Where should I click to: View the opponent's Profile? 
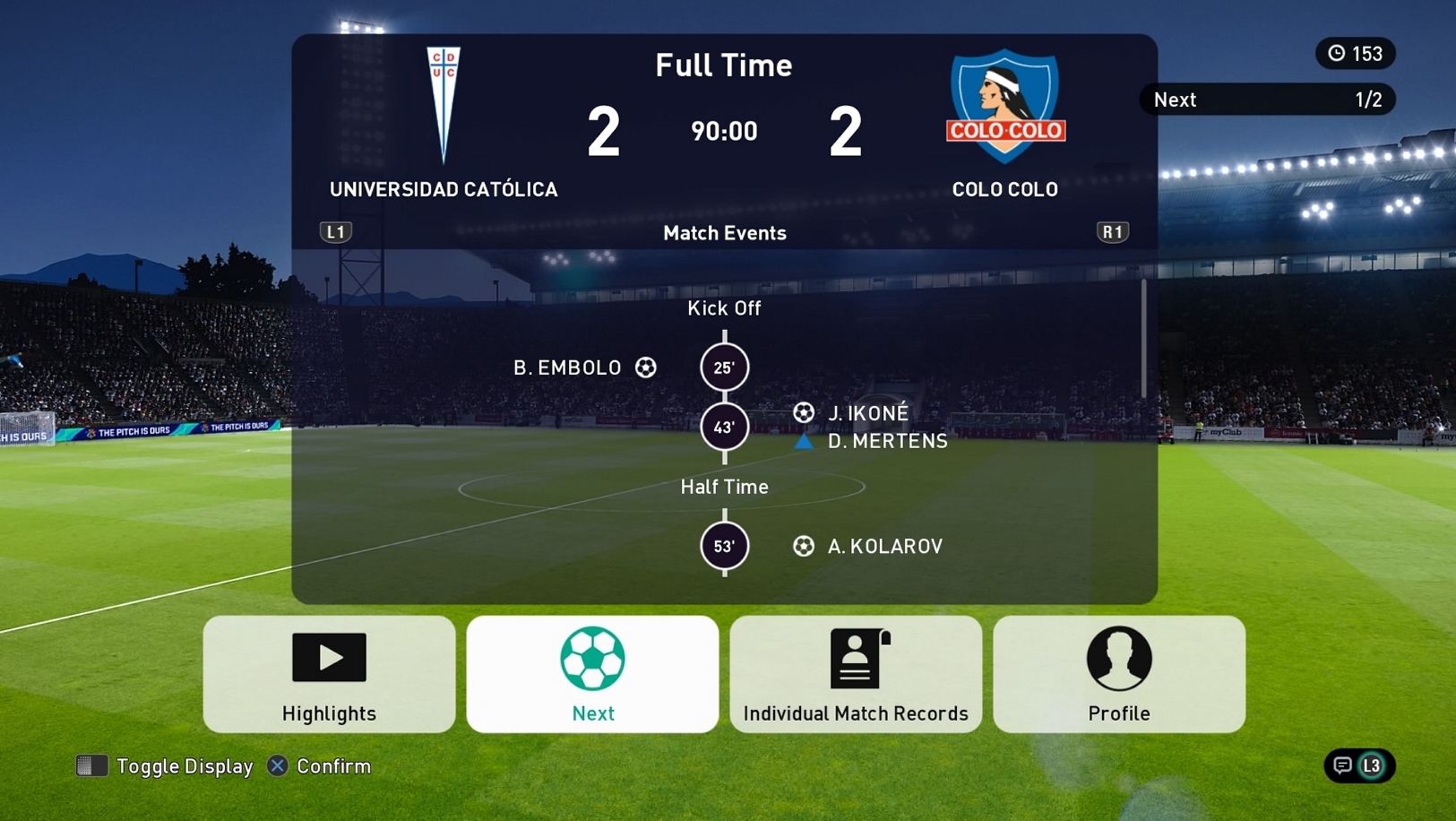[1118, 674]
